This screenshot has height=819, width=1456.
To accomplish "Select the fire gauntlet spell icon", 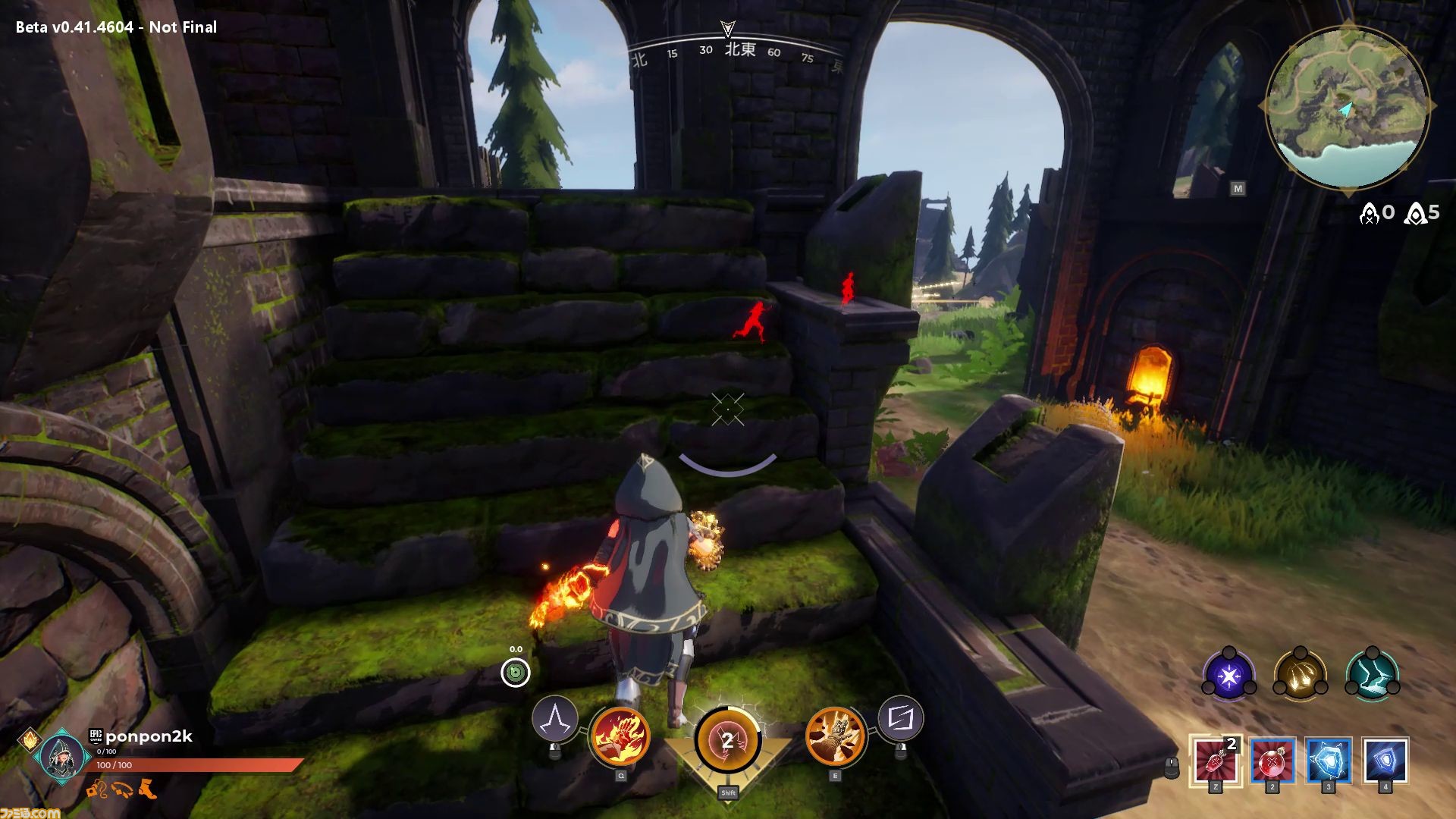I will pyautogui.click(x=620, y=736).
